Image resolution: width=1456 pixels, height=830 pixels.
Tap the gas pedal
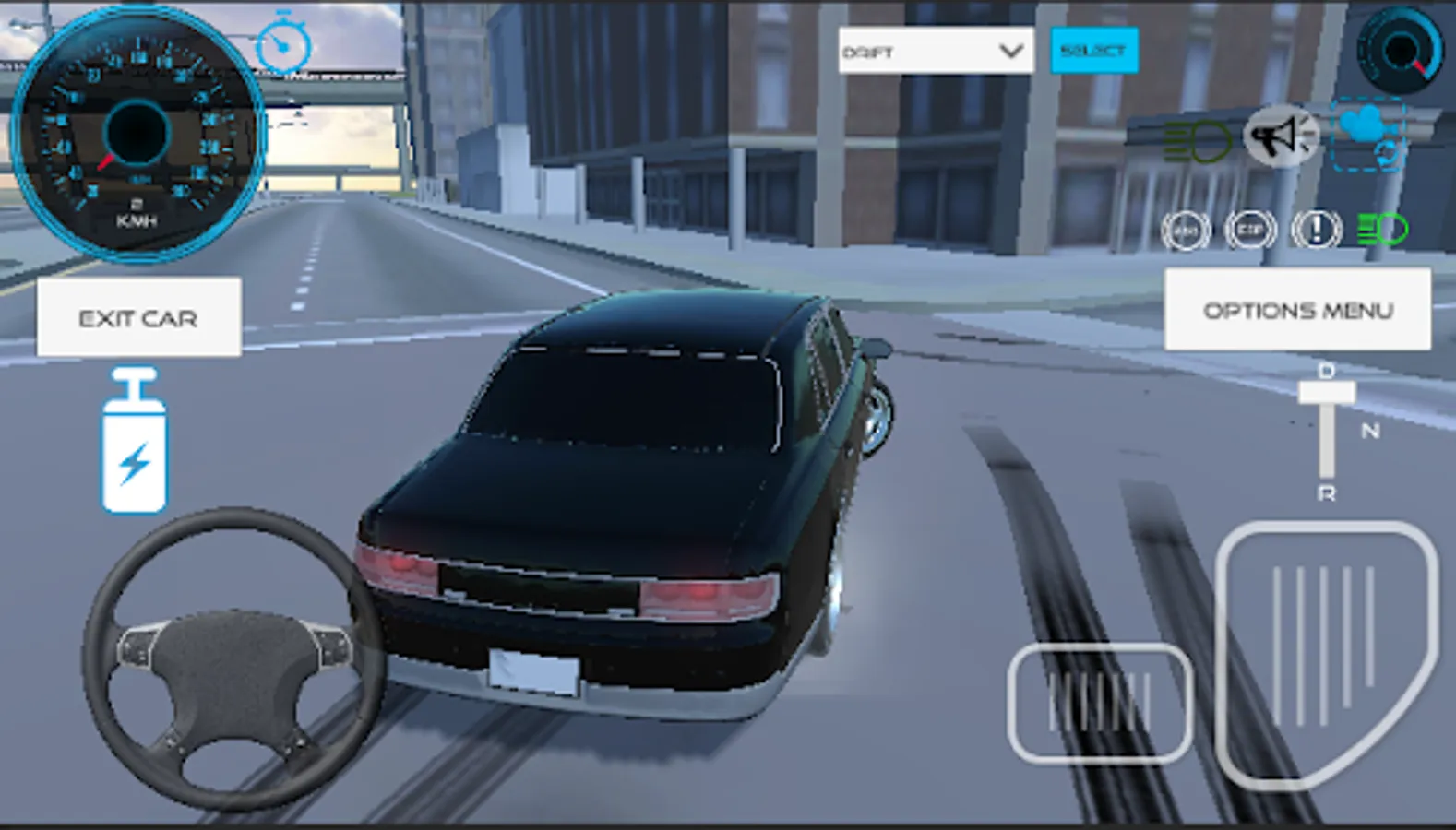(1326, 650)
